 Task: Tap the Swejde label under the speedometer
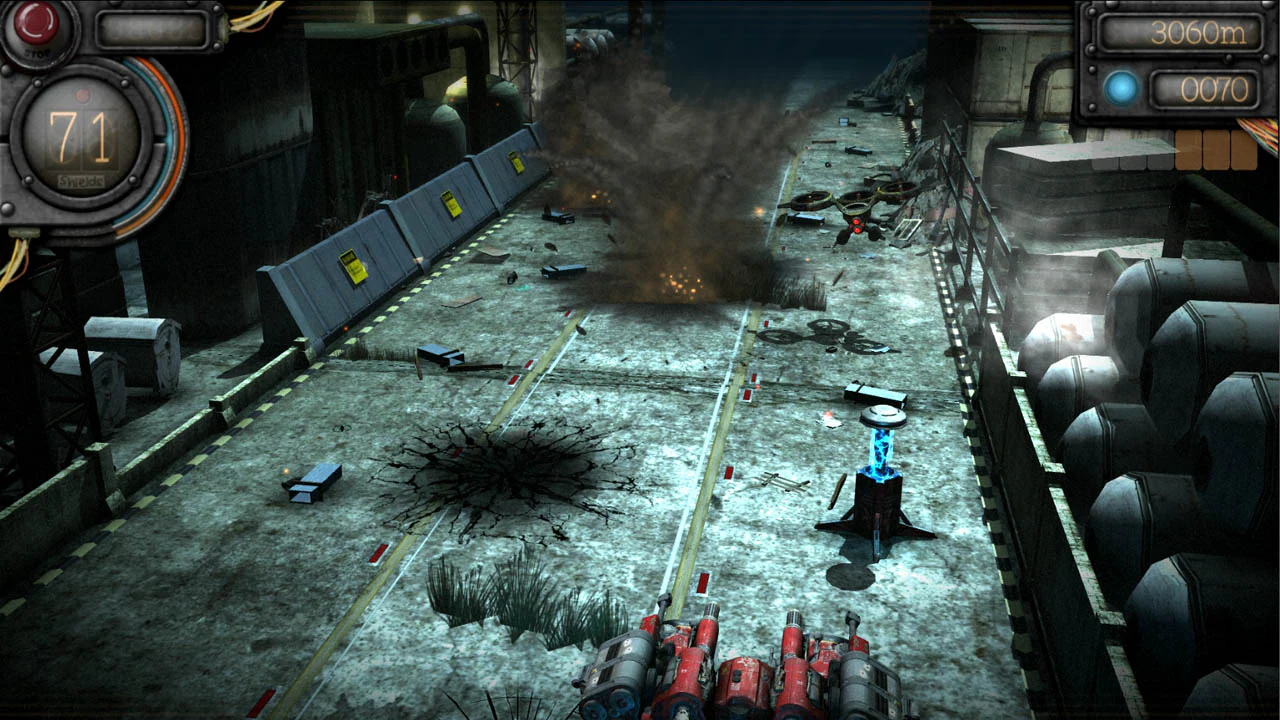[x=80, y=180]
